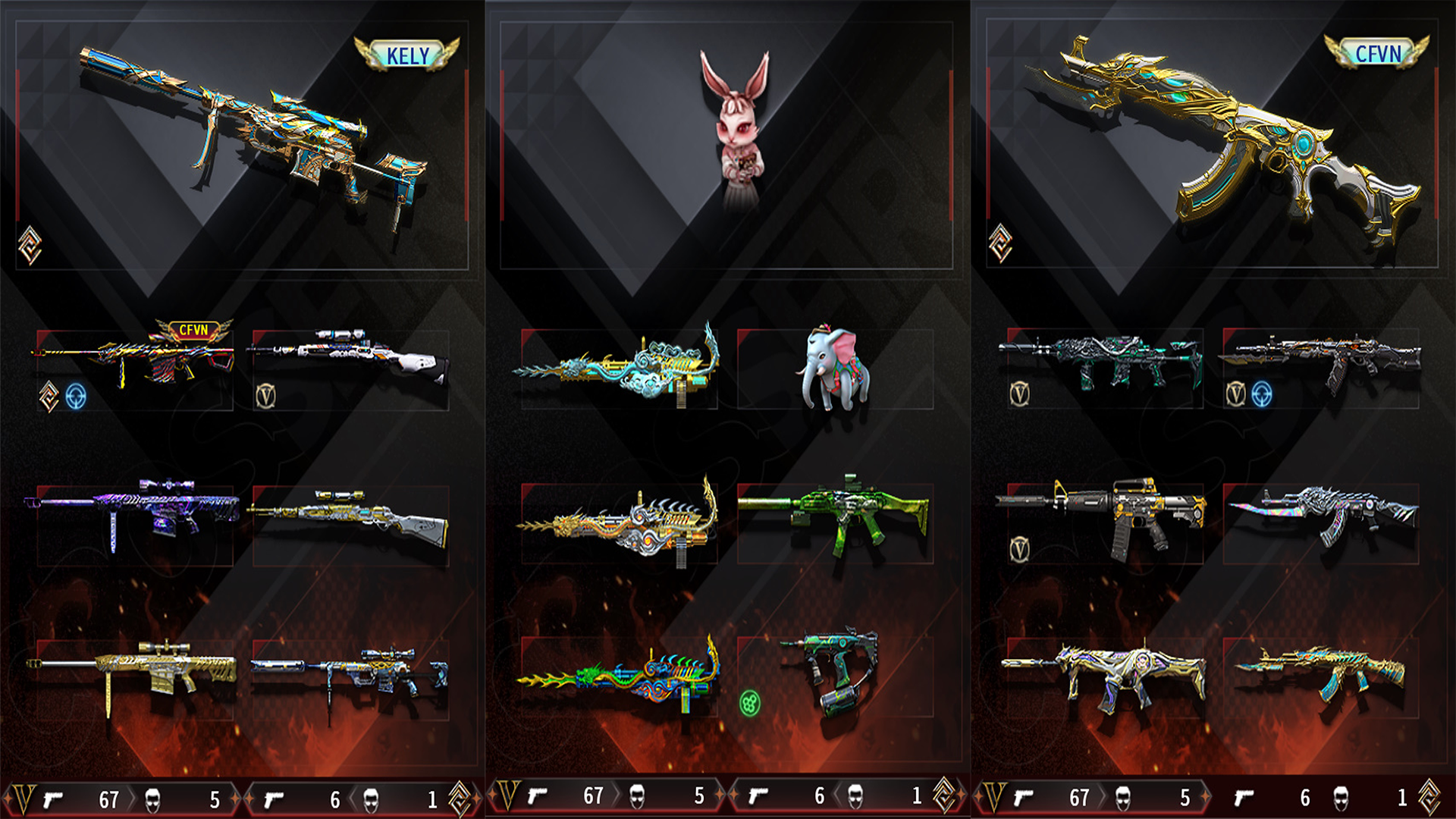This screenshot has height=819, width=1456.
Task: Select the black and gold M4A1 rifle
Action: [x=1103, y=516]
